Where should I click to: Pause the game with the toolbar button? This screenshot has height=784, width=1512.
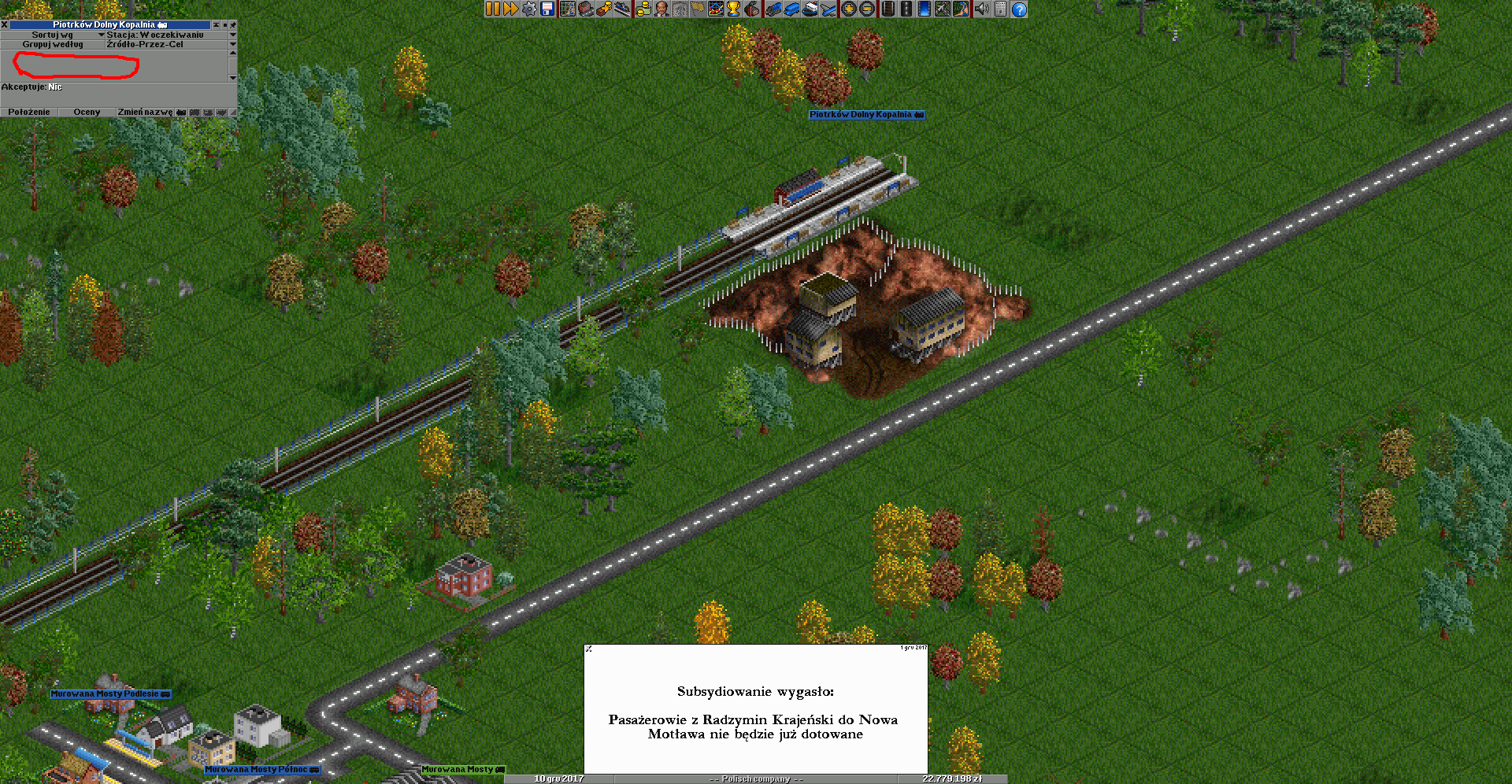point(492,9)
